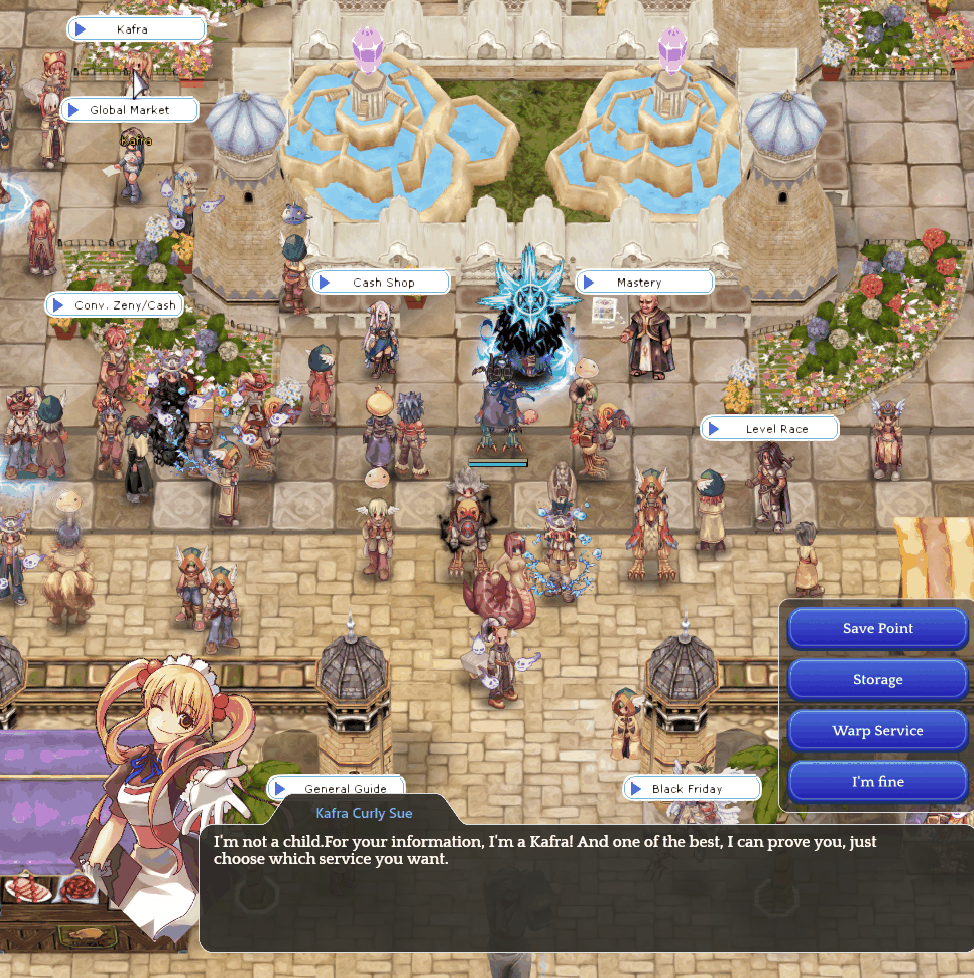Image resolution: width=974 pixels, height=978 pixels.
Task: Select the Storage service
Action: coord(877,680)
